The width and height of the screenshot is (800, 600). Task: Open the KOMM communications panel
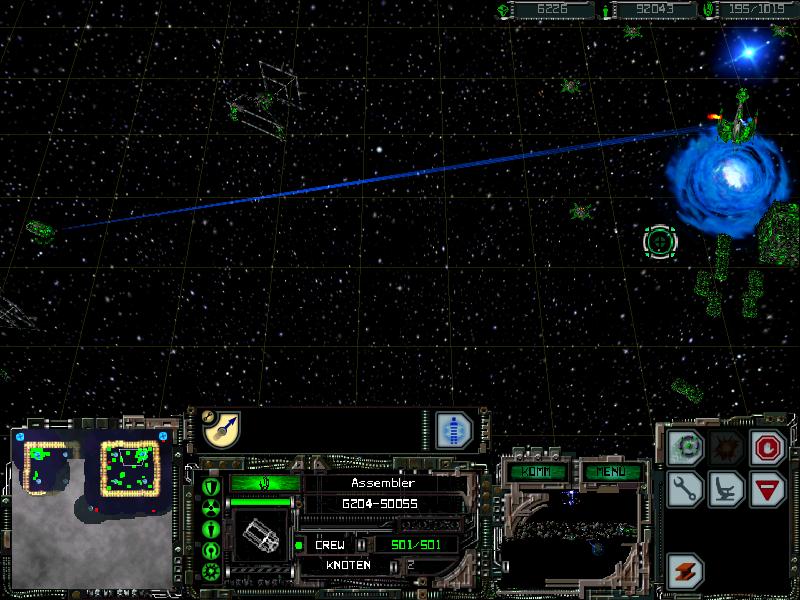[x=537, y=471]
